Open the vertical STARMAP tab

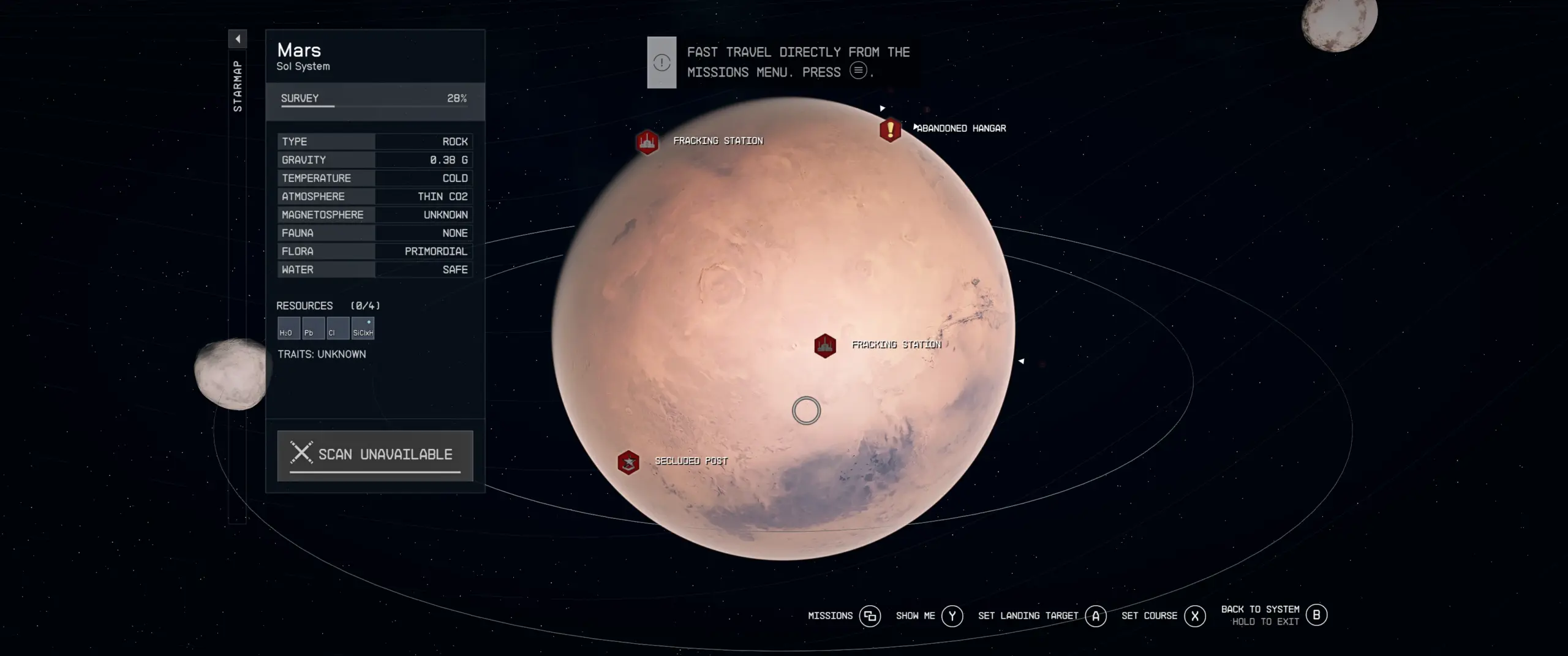point(238,86)
